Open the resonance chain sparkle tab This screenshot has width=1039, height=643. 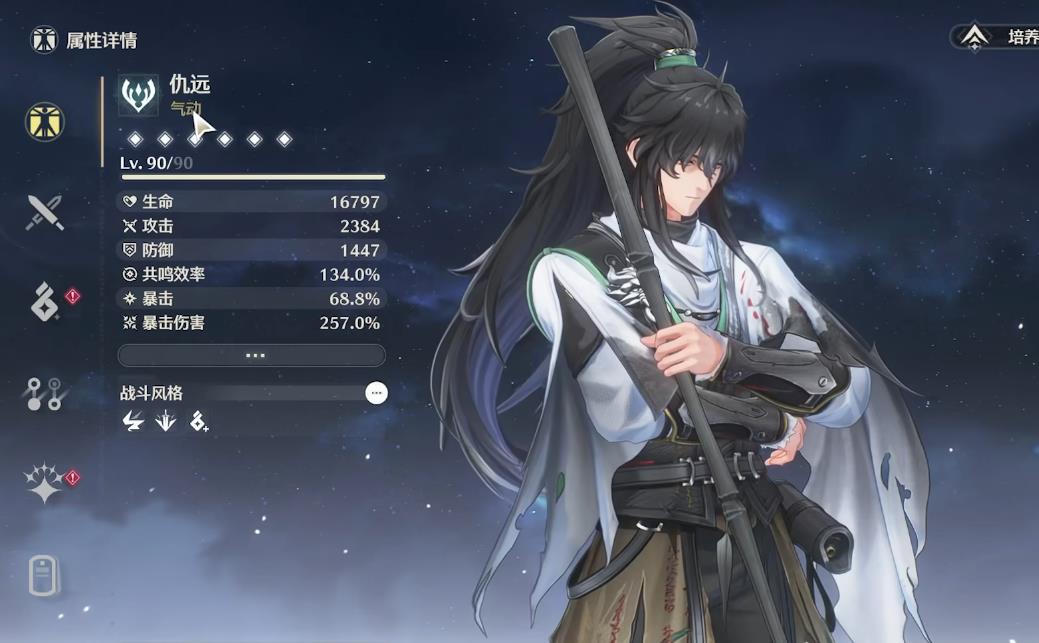click(45, 484)
